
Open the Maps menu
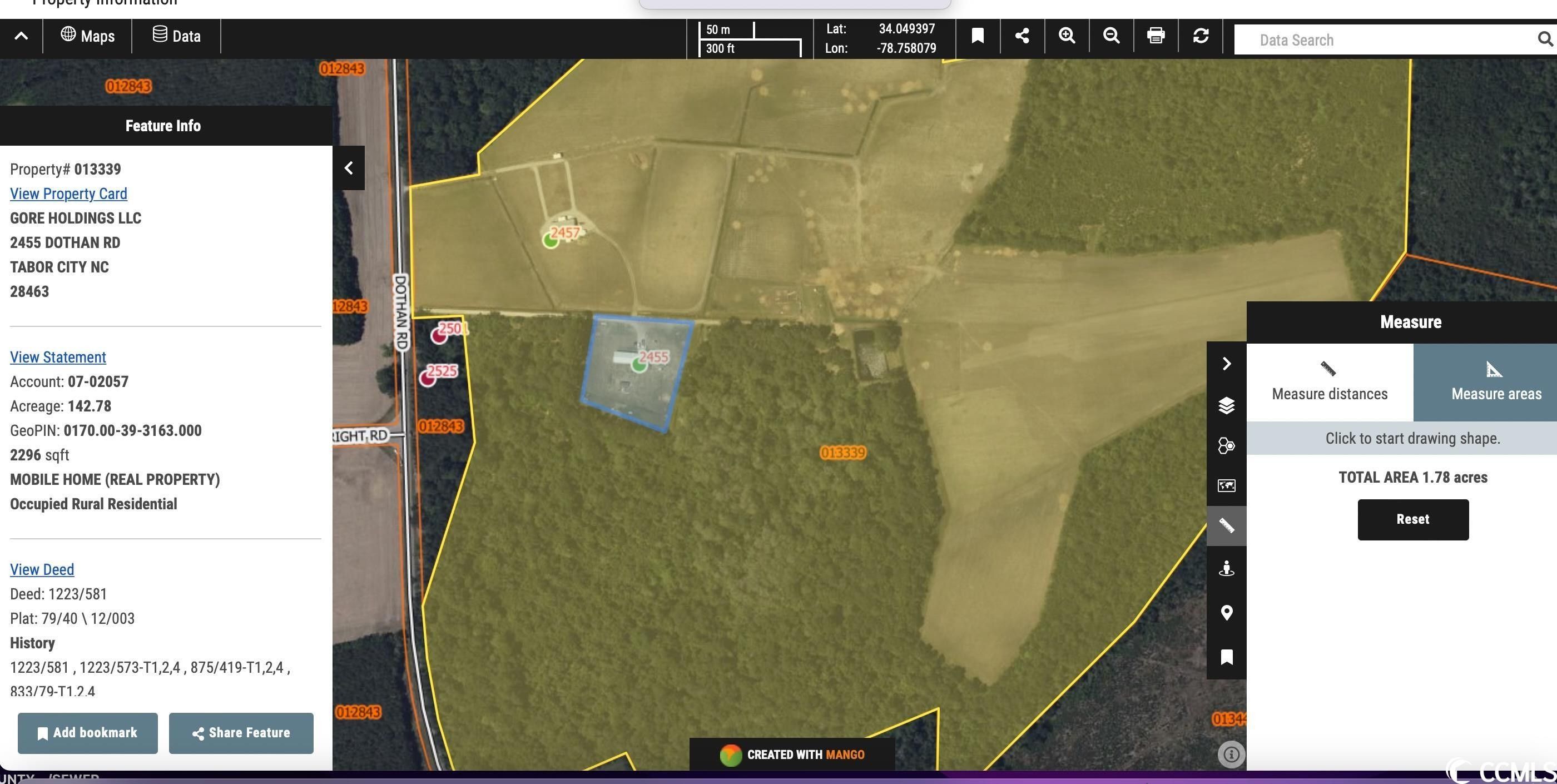coord(88,36)
